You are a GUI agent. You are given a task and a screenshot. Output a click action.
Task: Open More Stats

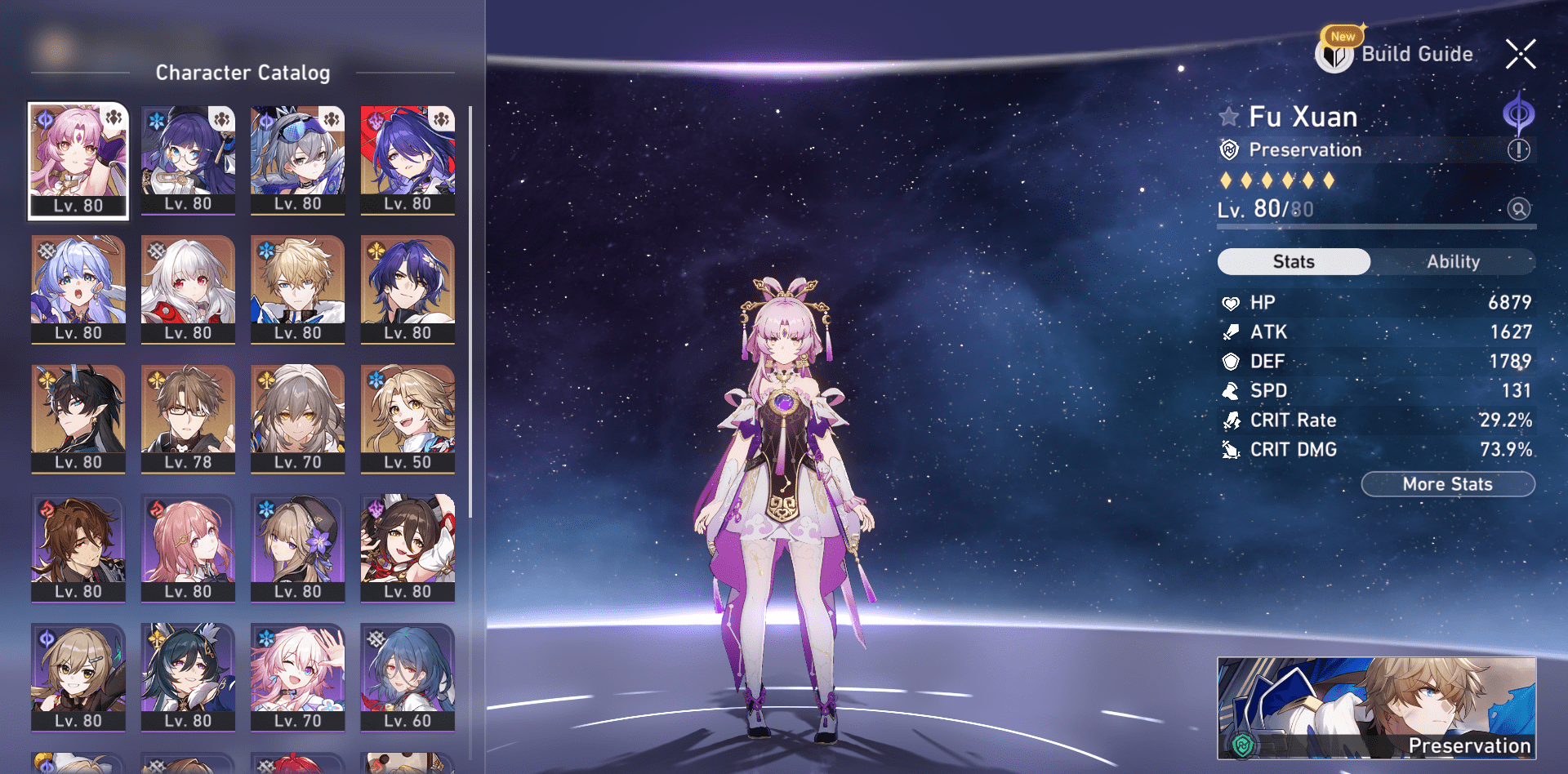coord(1447,483)
